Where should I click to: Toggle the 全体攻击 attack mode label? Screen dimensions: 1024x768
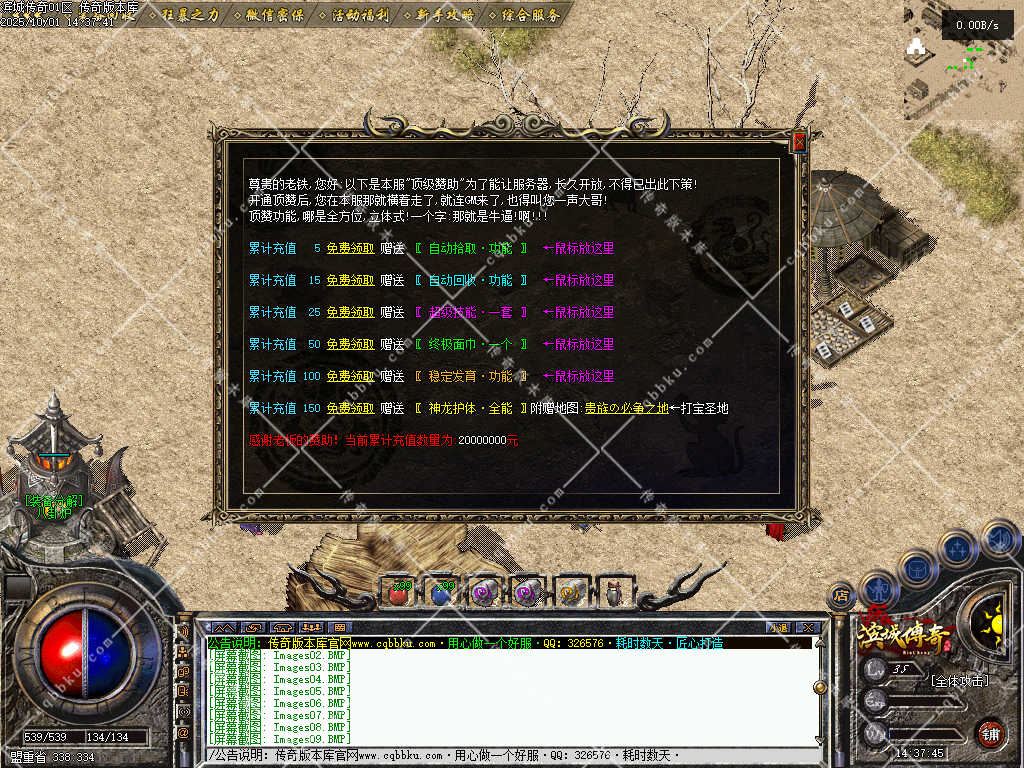tap(959, 681)
